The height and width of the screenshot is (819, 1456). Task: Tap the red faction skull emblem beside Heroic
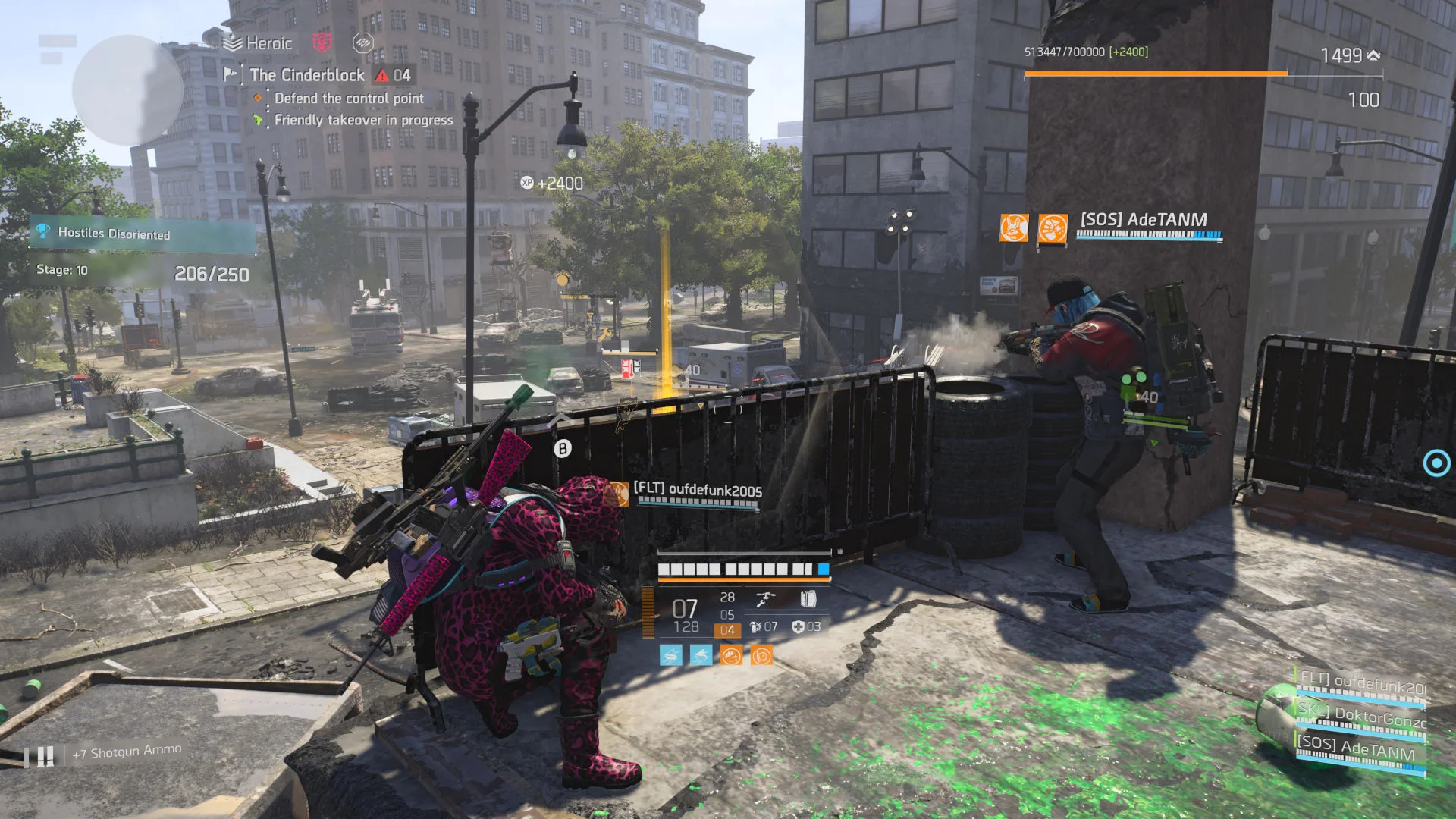pos(322,43)
